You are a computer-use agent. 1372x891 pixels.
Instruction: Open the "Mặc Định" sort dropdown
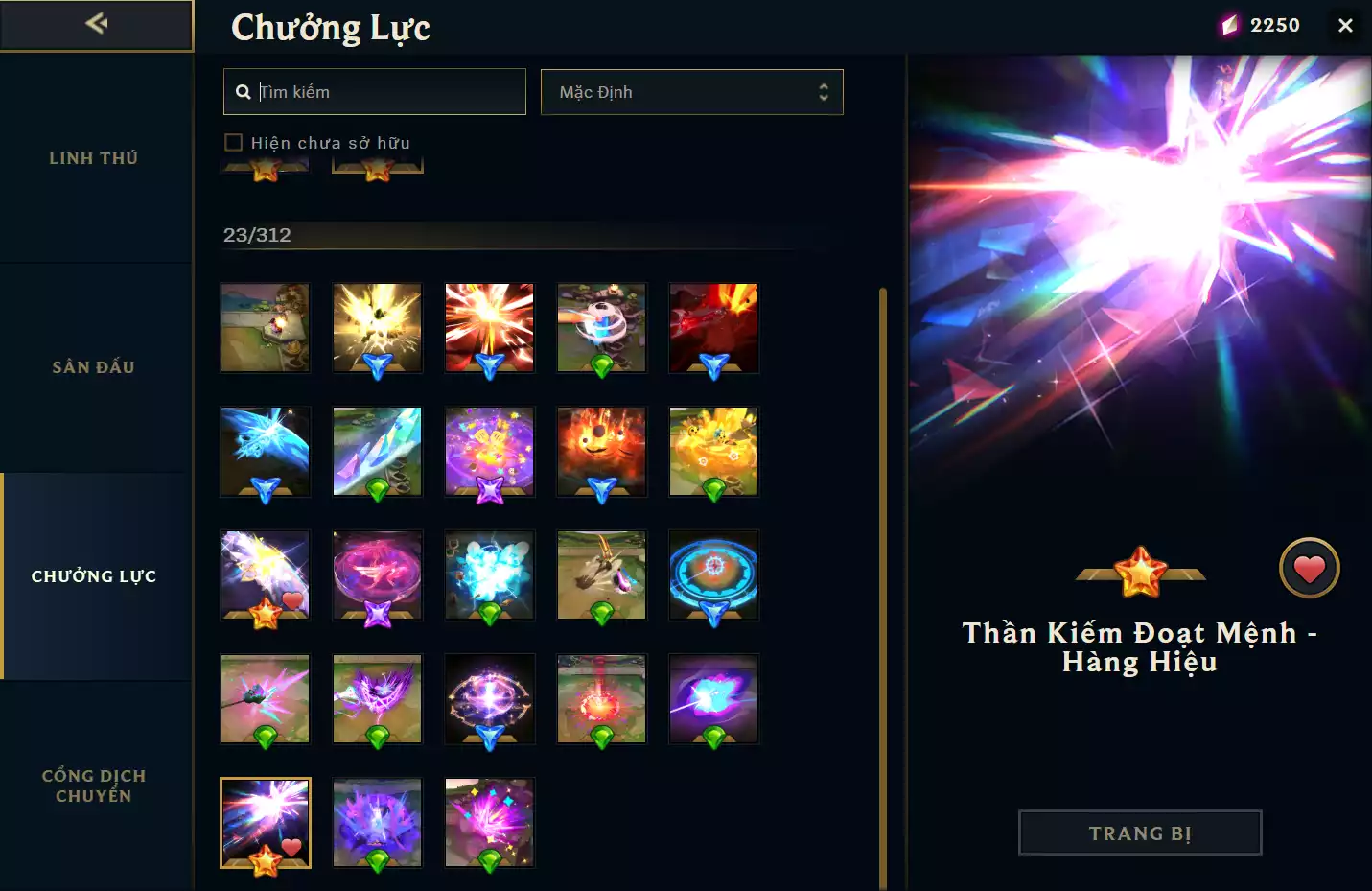(691, 92)
